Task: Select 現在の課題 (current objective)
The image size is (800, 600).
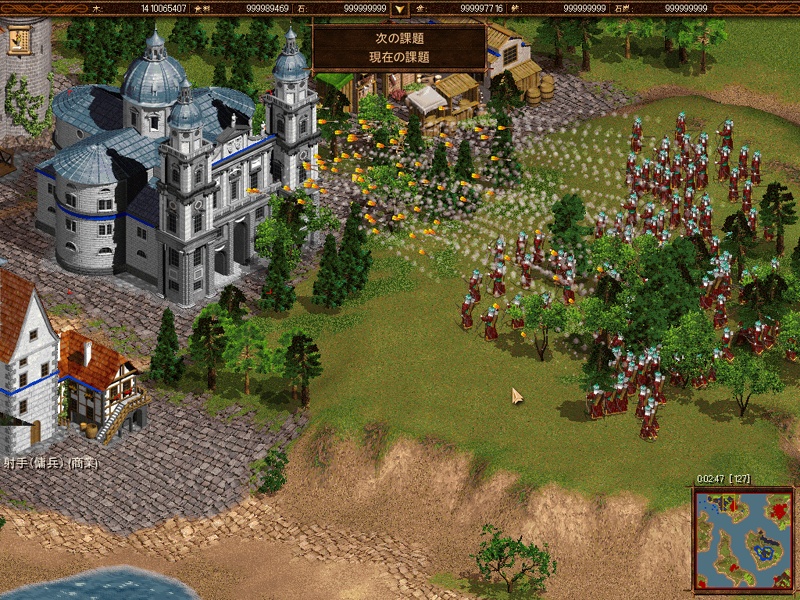Action: coord(399,57)
